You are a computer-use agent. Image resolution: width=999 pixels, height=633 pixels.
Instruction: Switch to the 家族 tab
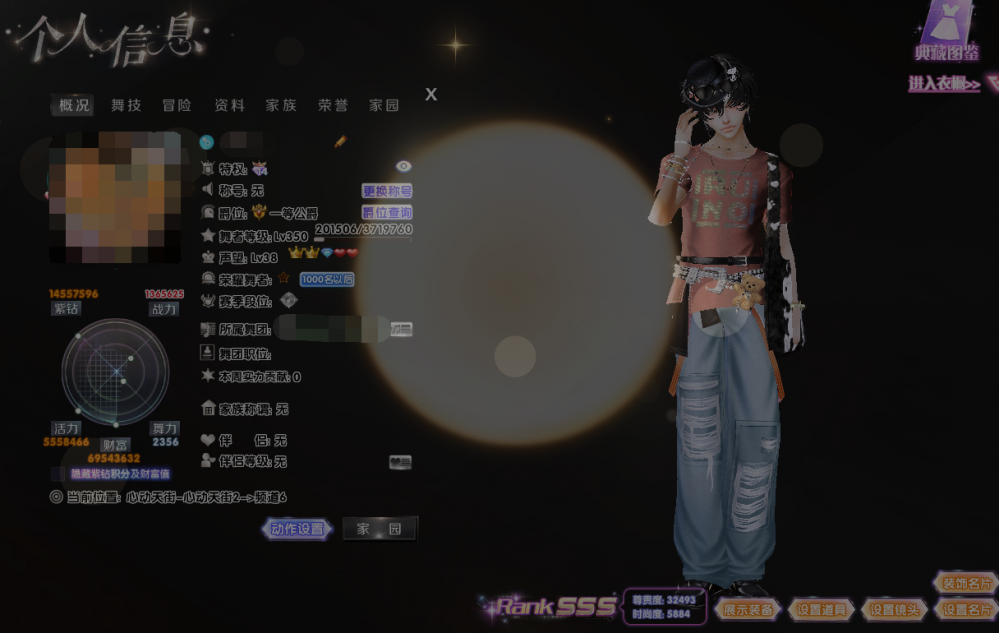(x=281, y=105)
